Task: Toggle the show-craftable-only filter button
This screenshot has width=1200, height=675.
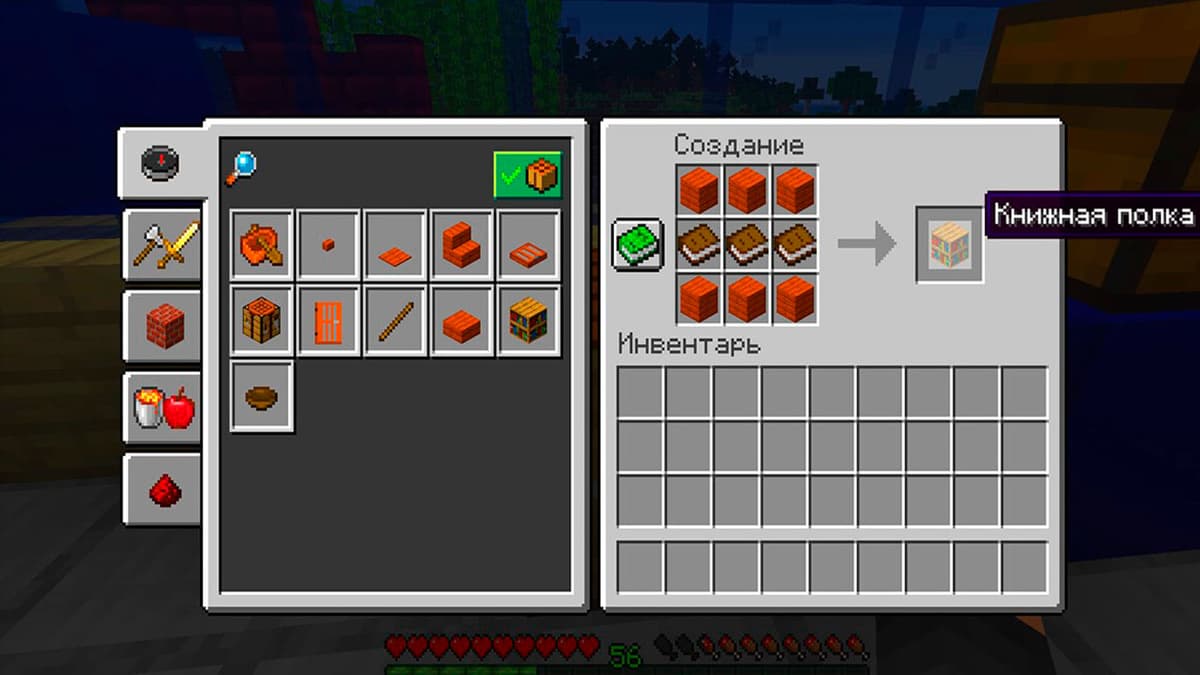Action: (x=527, y=175)
